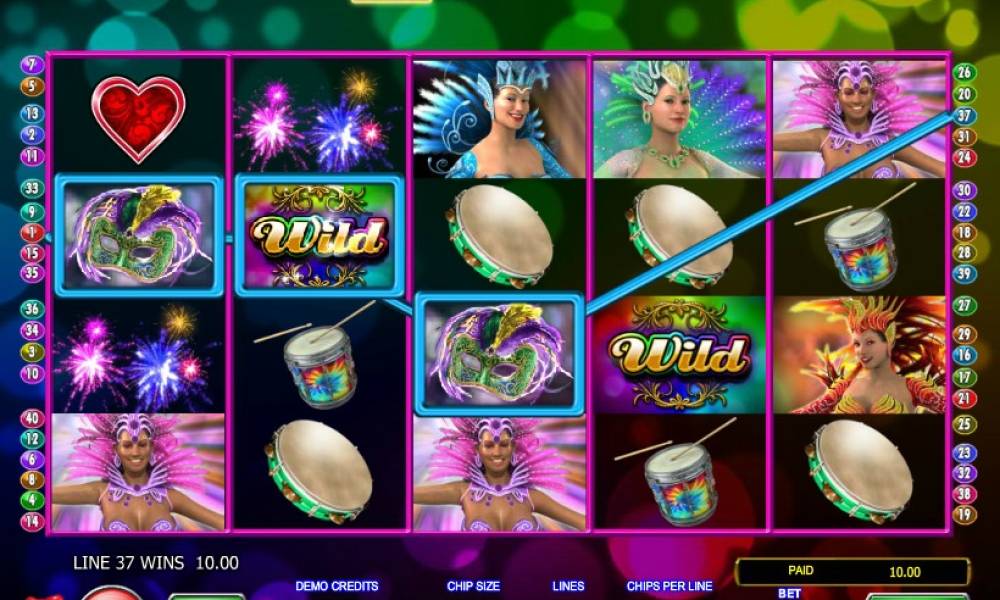
Task: Select payline number 26 marker
Action: [964, 72]
